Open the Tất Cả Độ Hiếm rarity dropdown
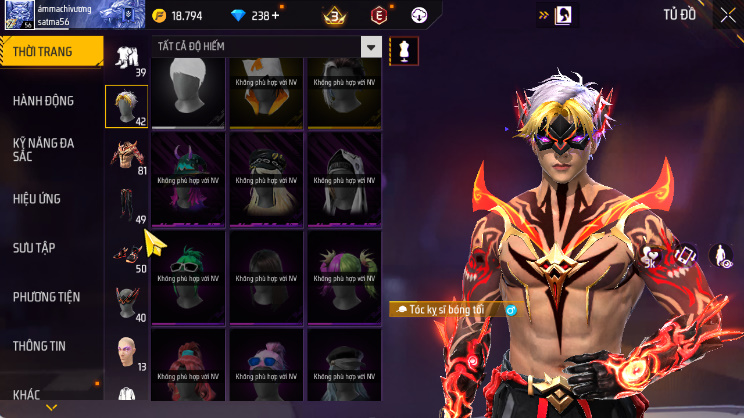744x418 pixels. 371,47
